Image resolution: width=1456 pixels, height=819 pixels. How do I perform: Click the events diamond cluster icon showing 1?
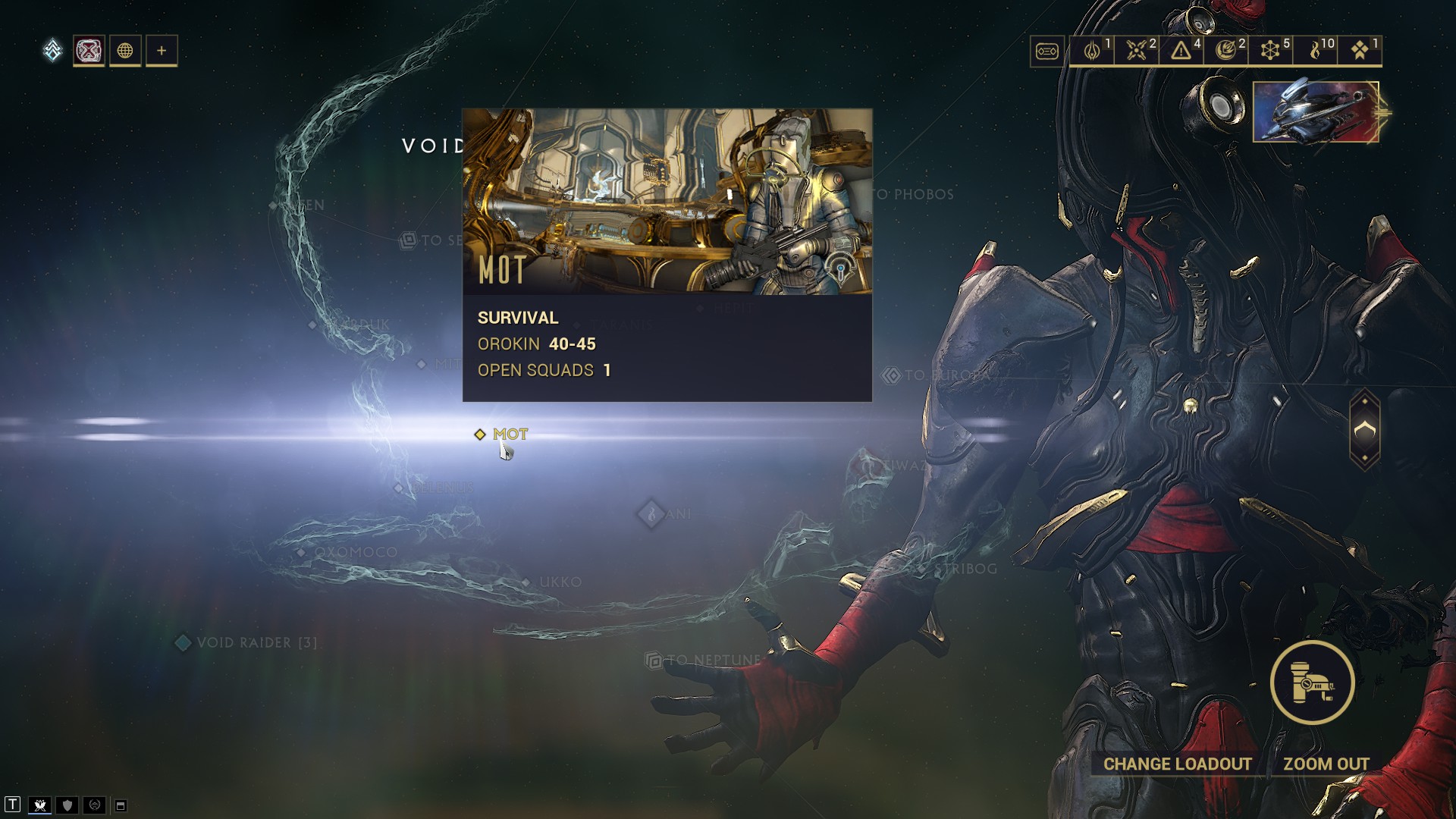pos(1358,51)
